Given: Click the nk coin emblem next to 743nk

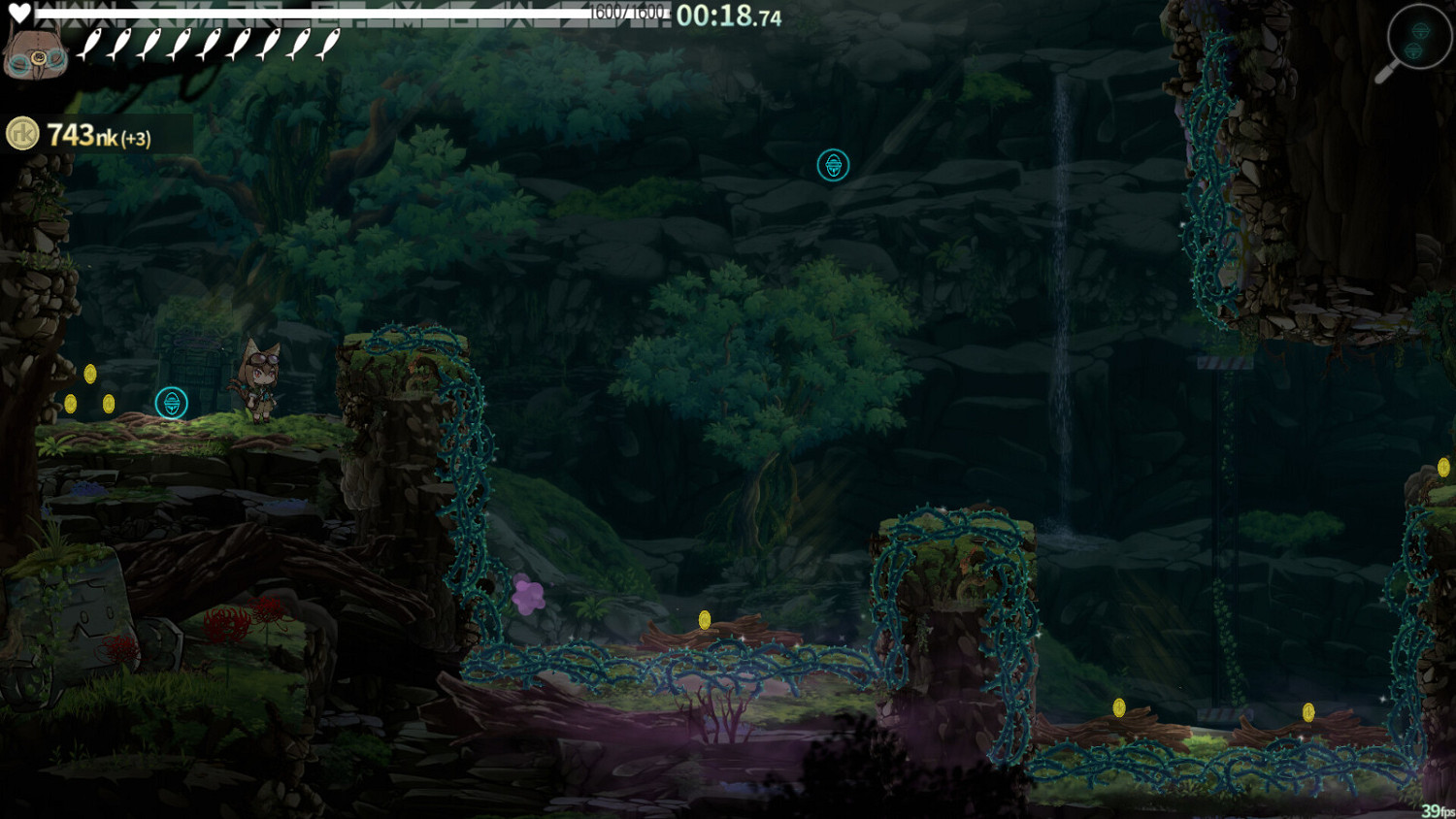Looking at the screenshot, I should click(24, 132).
